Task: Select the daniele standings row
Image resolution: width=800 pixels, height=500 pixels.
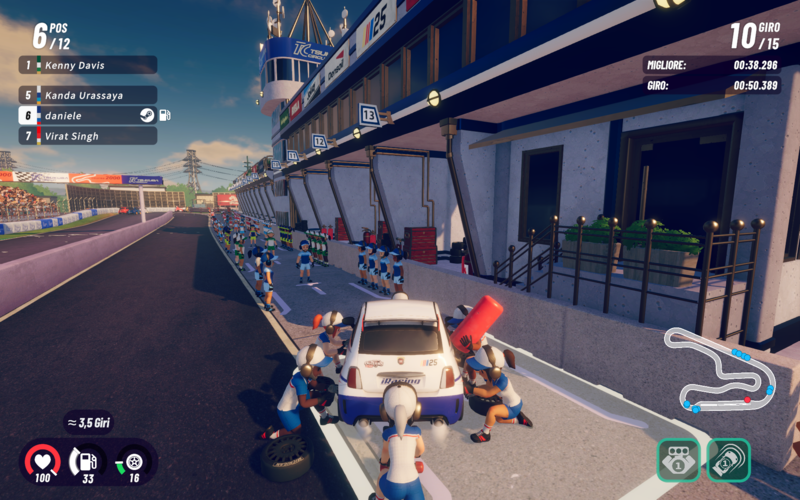Action: (88, 115)
